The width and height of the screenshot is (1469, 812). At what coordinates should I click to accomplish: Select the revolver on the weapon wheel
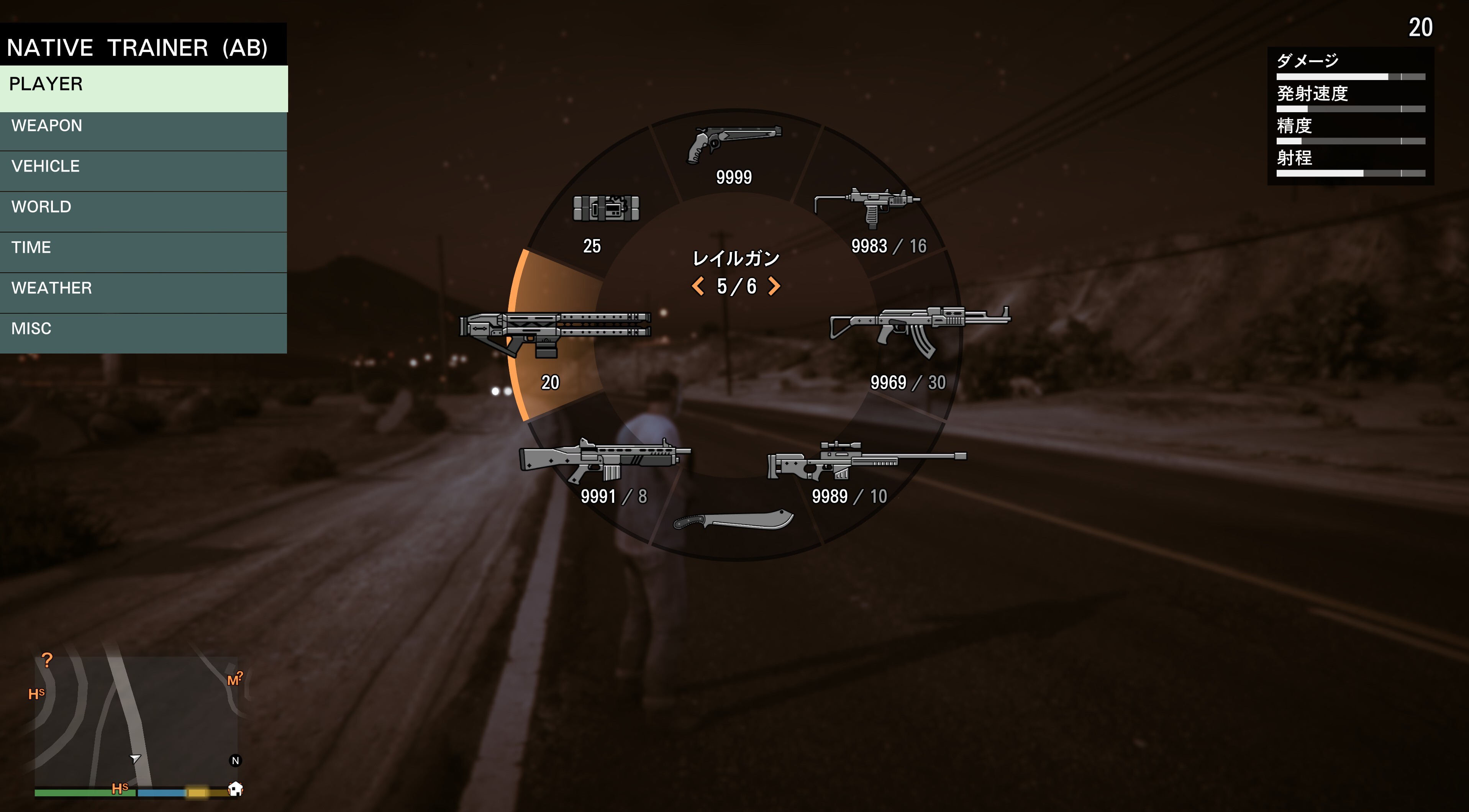coord(734,146)
